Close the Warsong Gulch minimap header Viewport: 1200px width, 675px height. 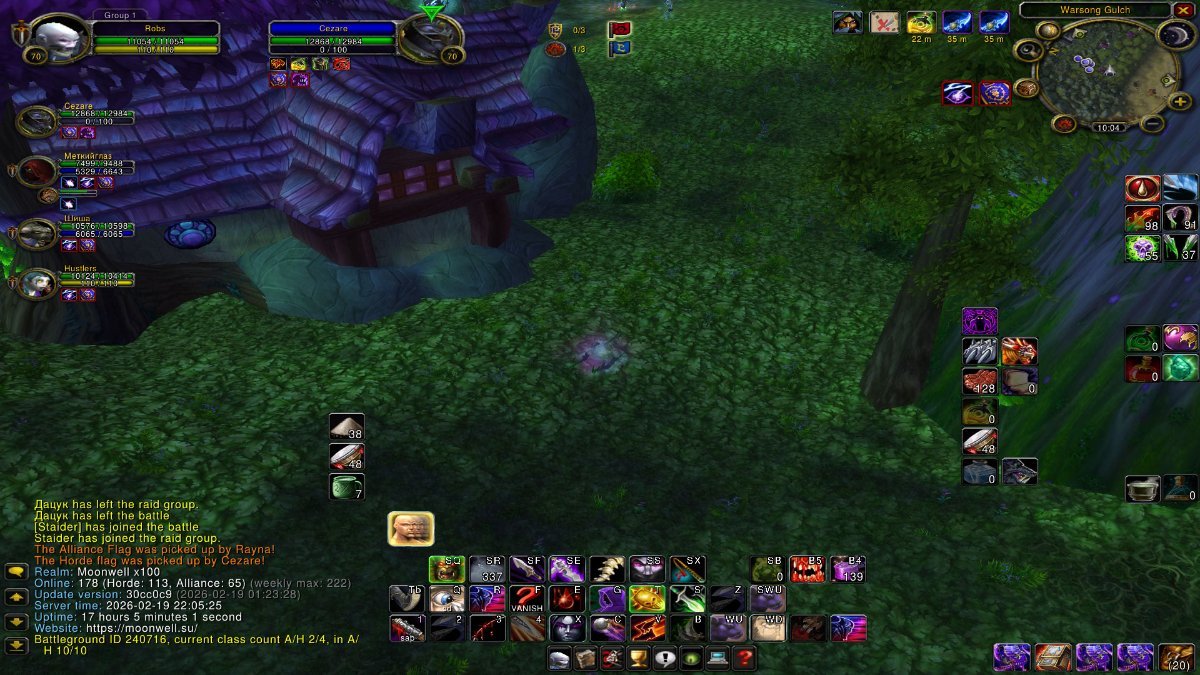pyautogui.click(x=1183, y=10)
